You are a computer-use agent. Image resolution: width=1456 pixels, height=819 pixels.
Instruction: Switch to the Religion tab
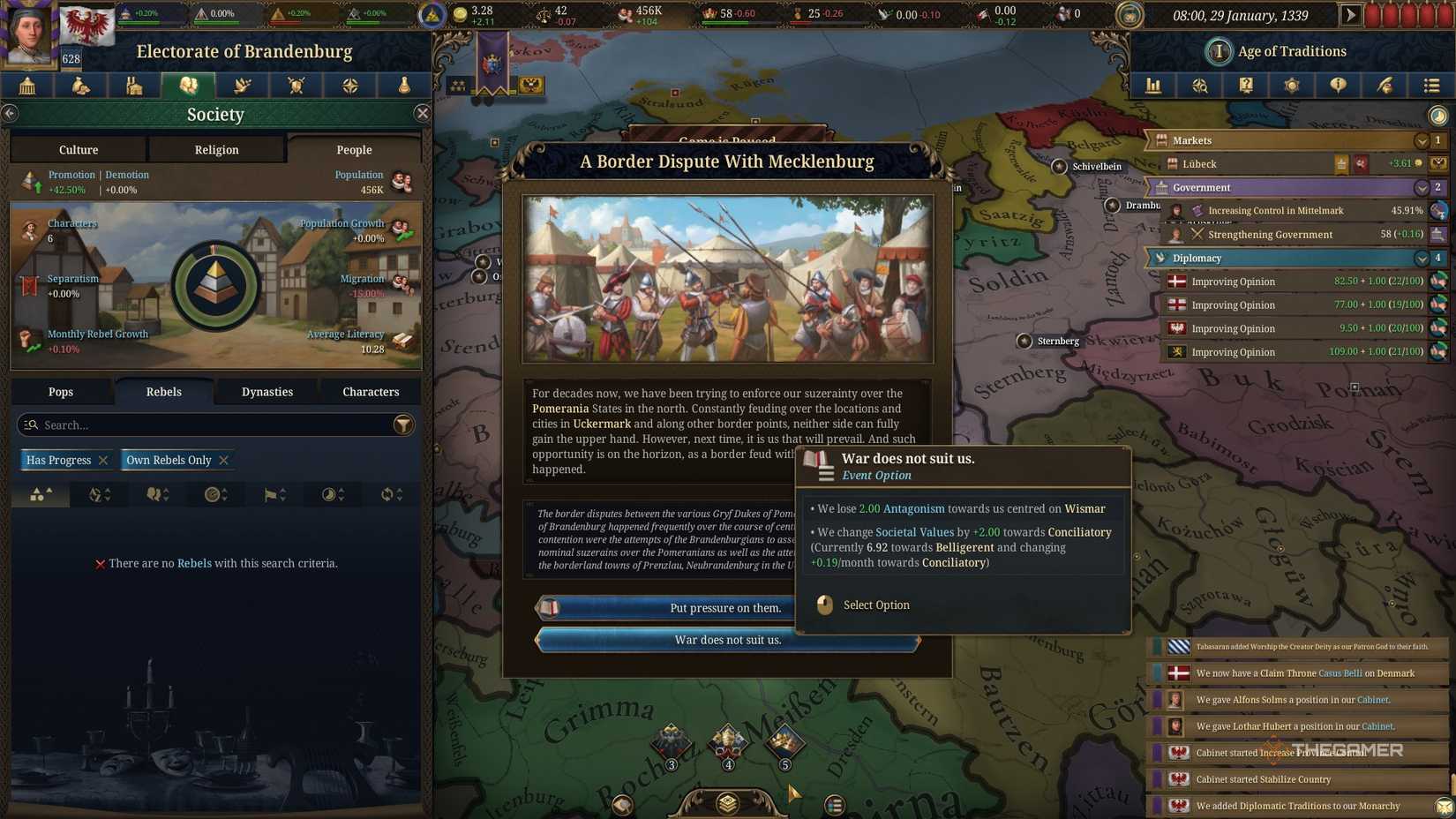(x=215, y=149)
